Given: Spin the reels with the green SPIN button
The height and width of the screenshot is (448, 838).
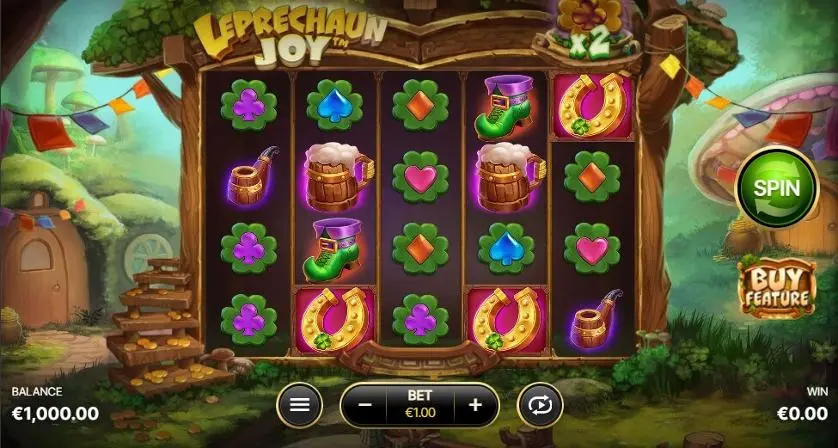Looking at the screenshot, I should coord(774,187).
